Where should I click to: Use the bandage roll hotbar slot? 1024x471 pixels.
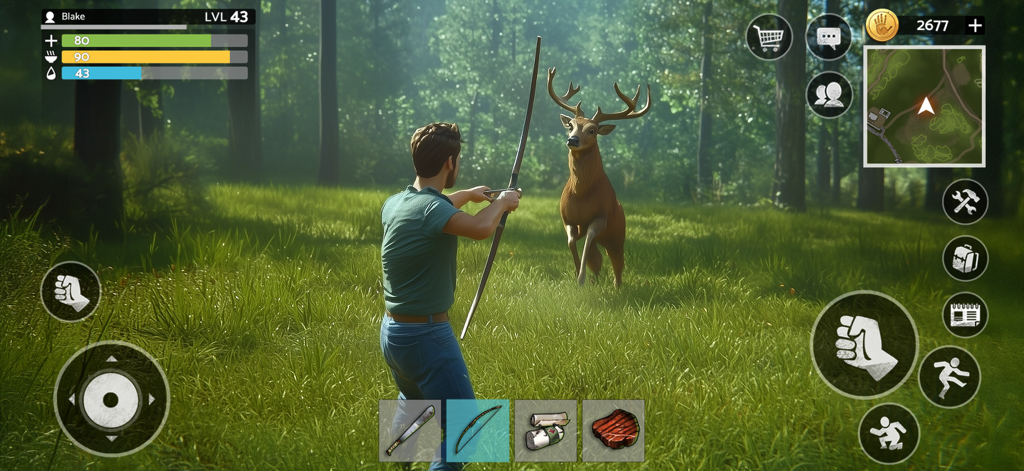(x=545, y=431)
